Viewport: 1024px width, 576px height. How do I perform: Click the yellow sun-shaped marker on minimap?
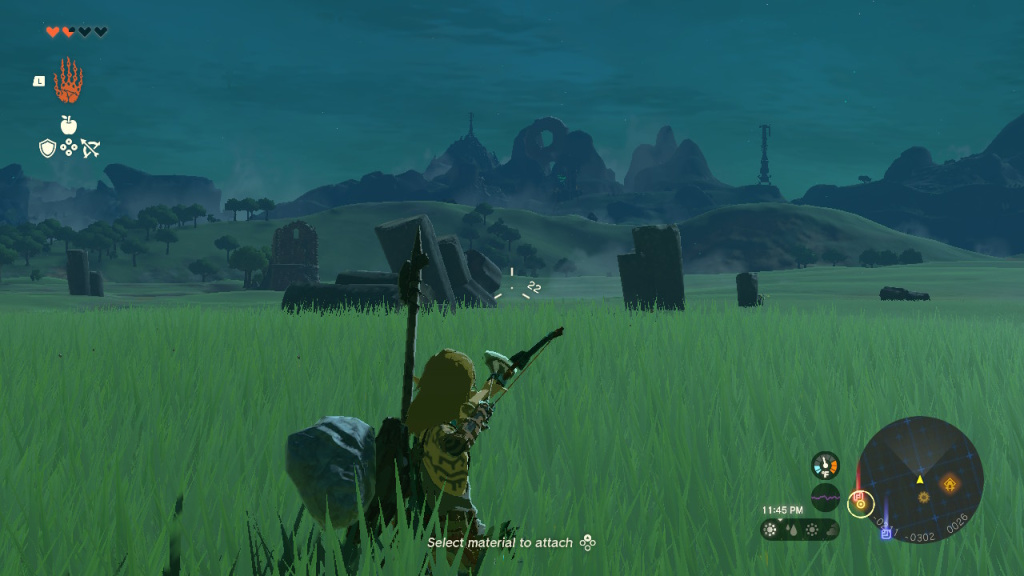(923, 497)
